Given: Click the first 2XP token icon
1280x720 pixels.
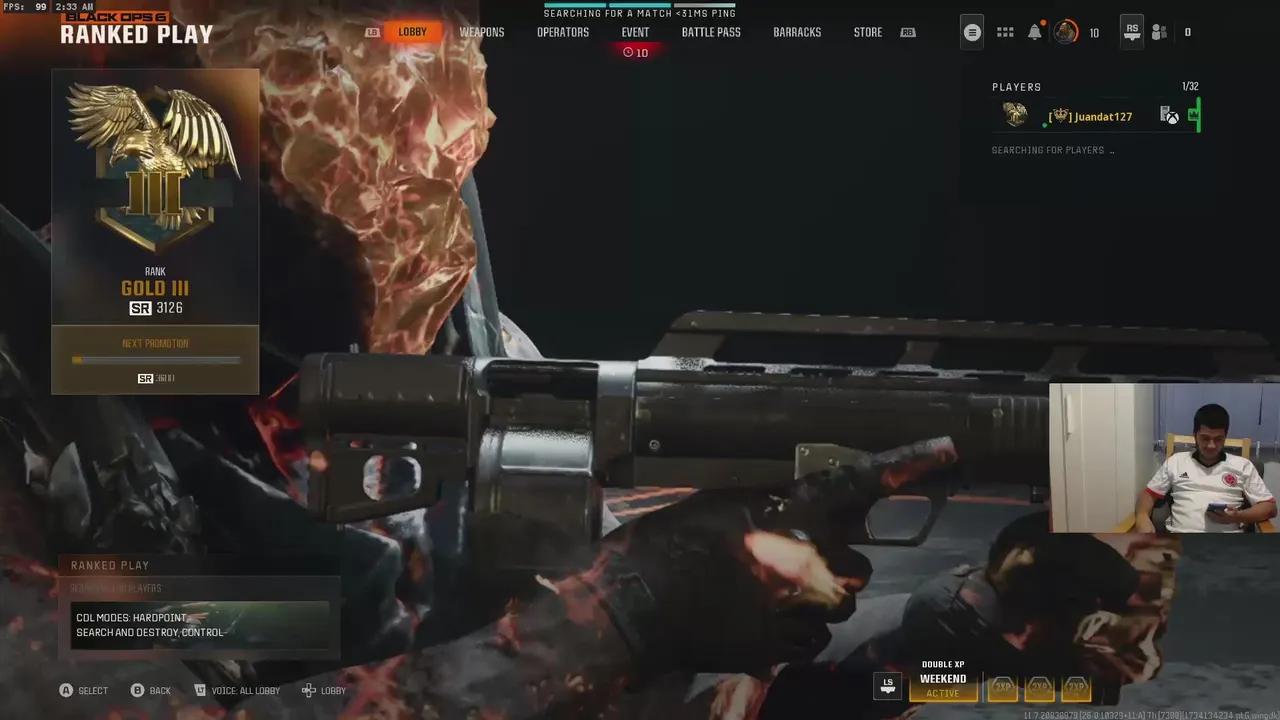Looking at the screenshot, I should [1002, 687].
